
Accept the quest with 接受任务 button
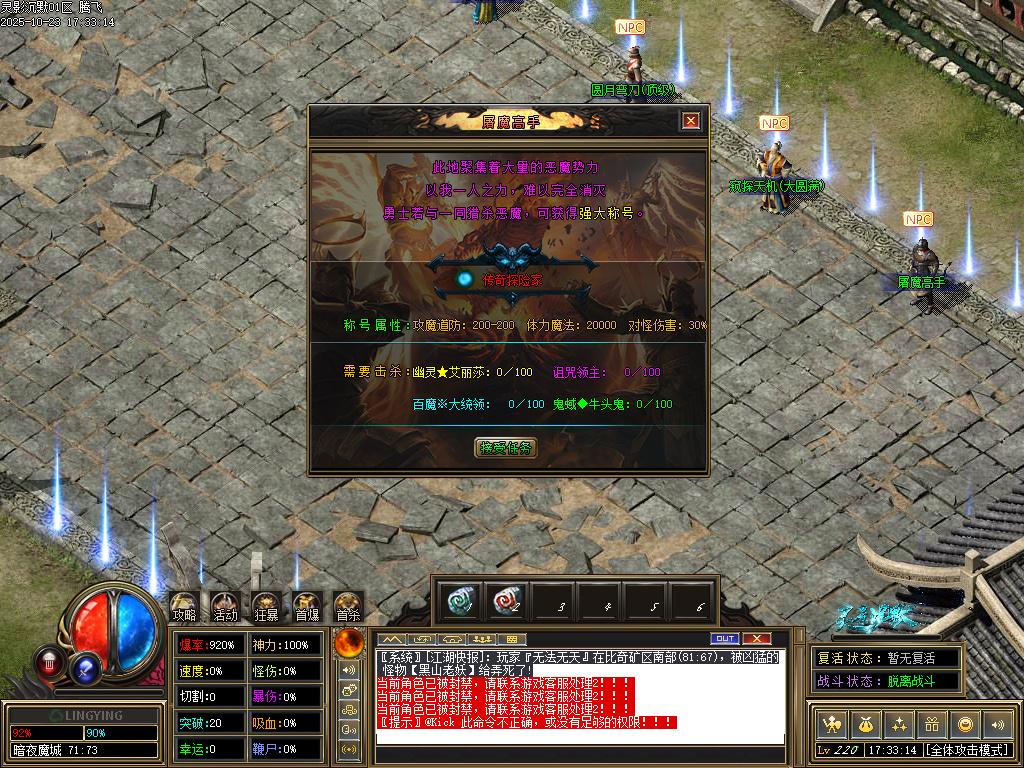coord(505,448)
